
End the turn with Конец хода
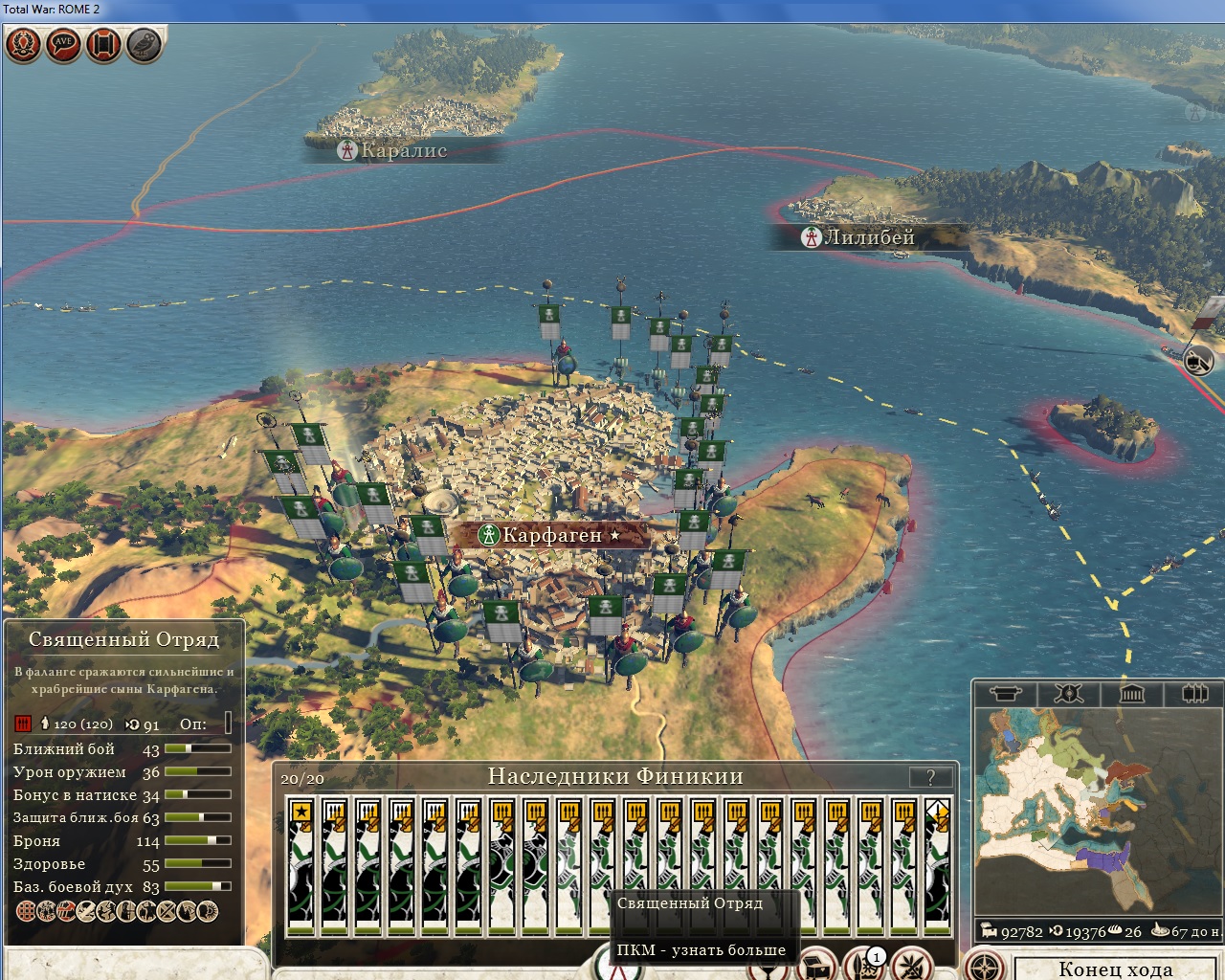pos(1116,968)
